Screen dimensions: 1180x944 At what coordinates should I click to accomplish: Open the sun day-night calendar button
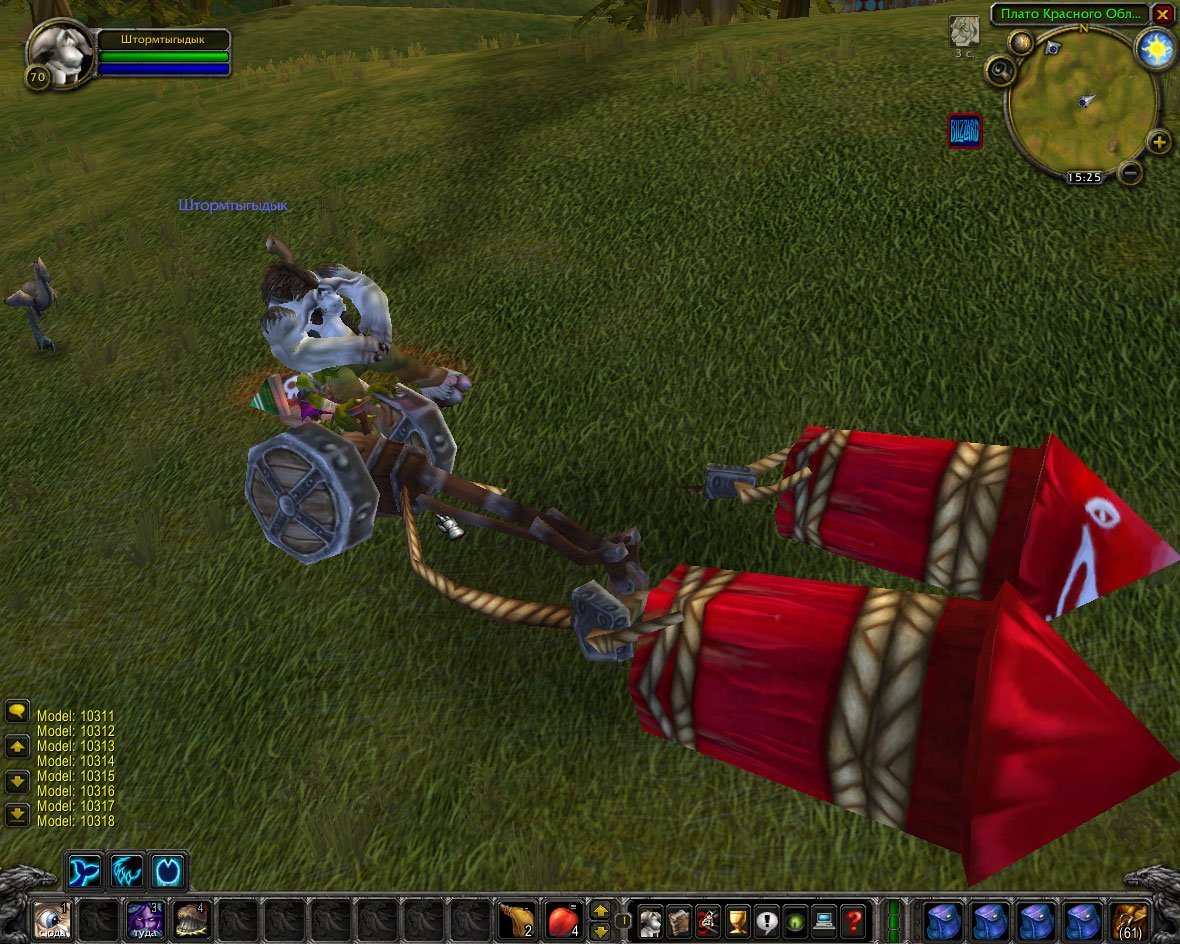(x=1157, y=48)
